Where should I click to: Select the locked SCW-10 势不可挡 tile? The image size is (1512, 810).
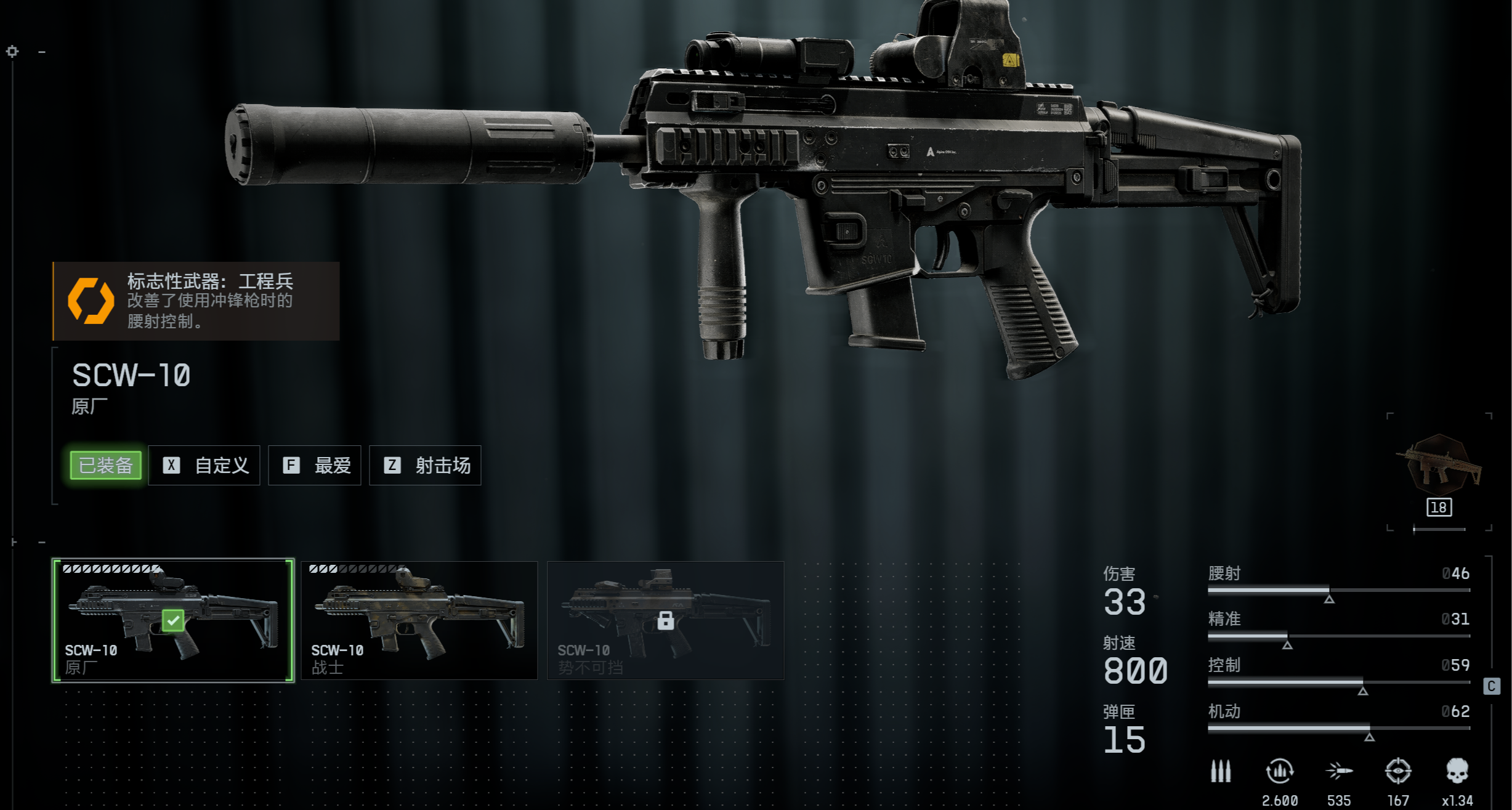[665, 620]
